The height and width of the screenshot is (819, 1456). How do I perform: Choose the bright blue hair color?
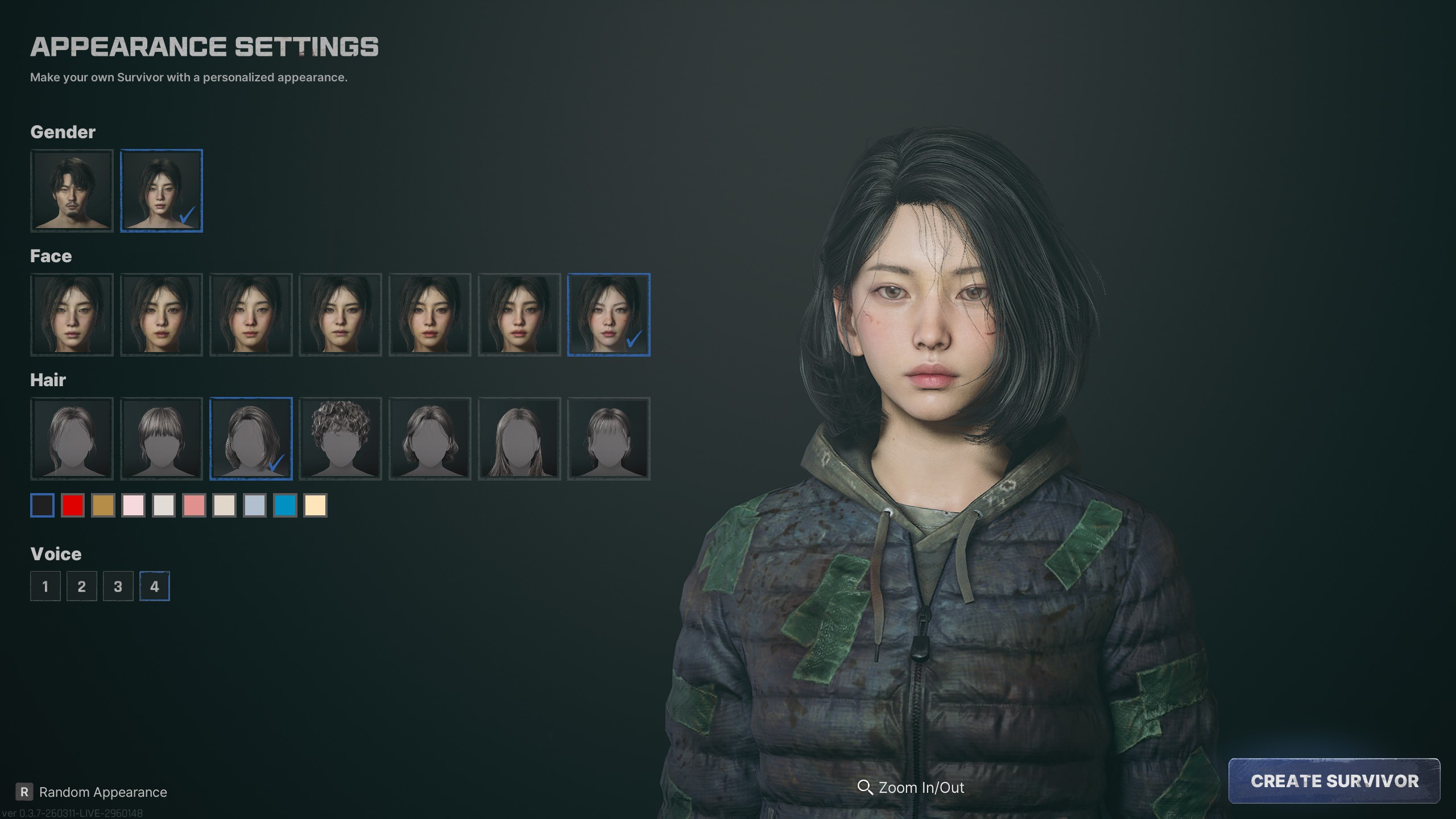tap(285, 505)
